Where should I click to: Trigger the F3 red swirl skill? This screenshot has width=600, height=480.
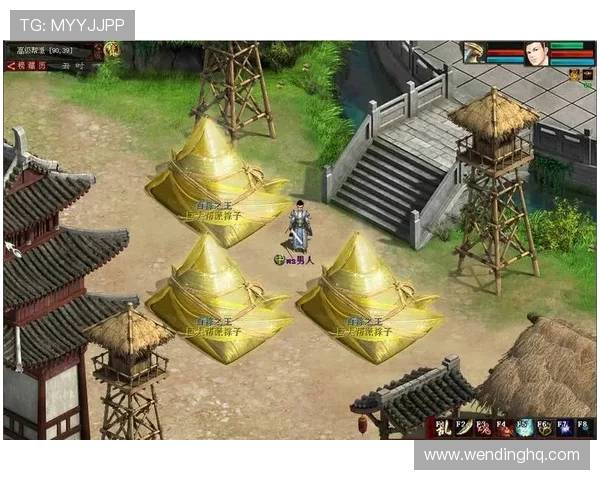tap(483, 428)
